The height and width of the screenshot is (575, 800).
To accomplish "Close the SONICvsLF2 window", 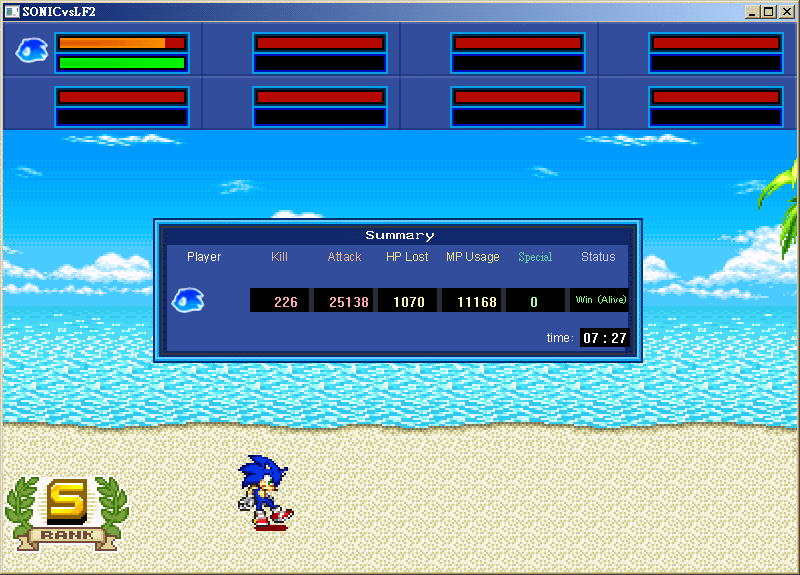I will (x=785, y=12).
